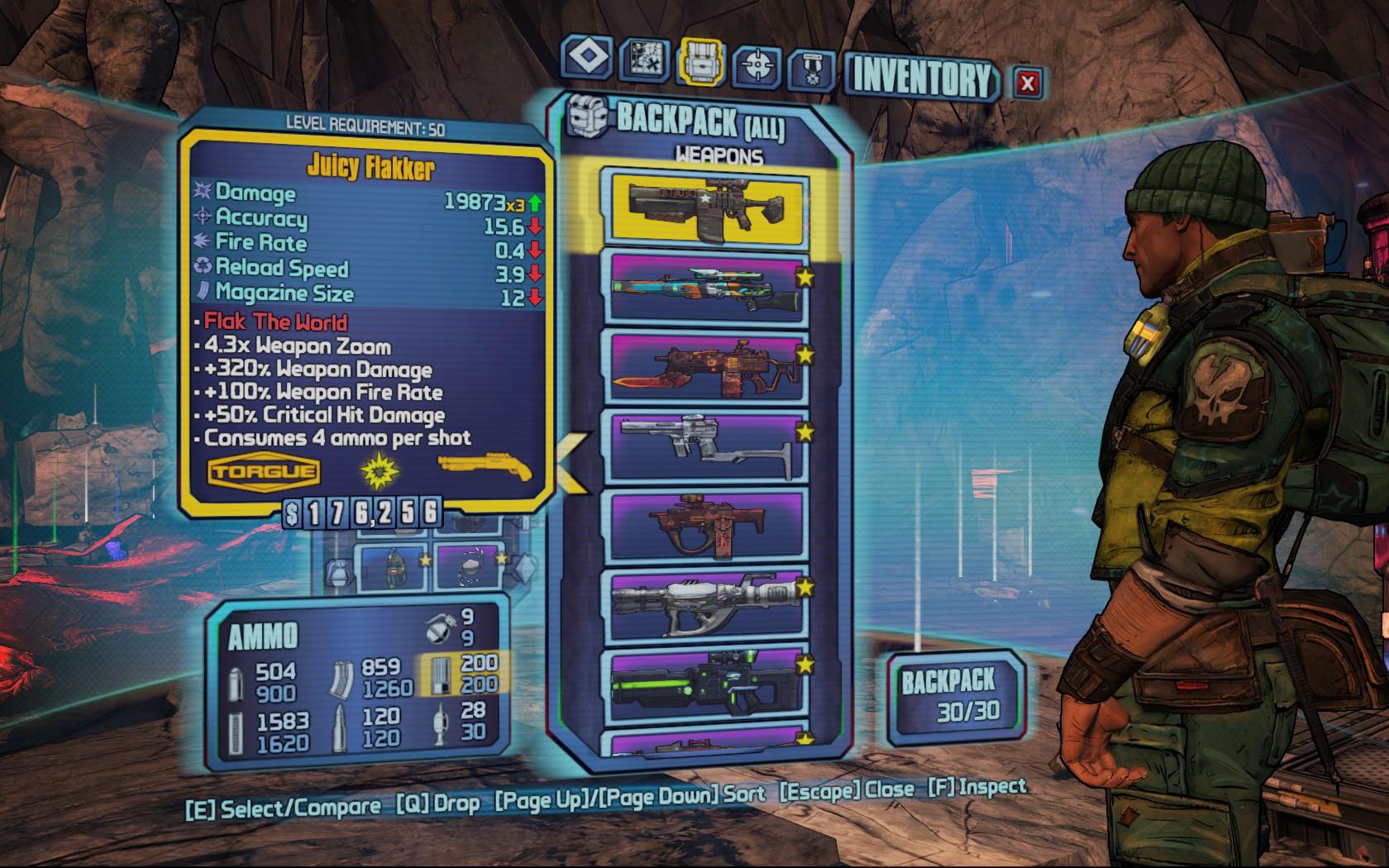Select the highlighted Juicy Flakker shotgun slot
The width and height of the screenshot is (1389, 868).
click(x=706, y=208)
